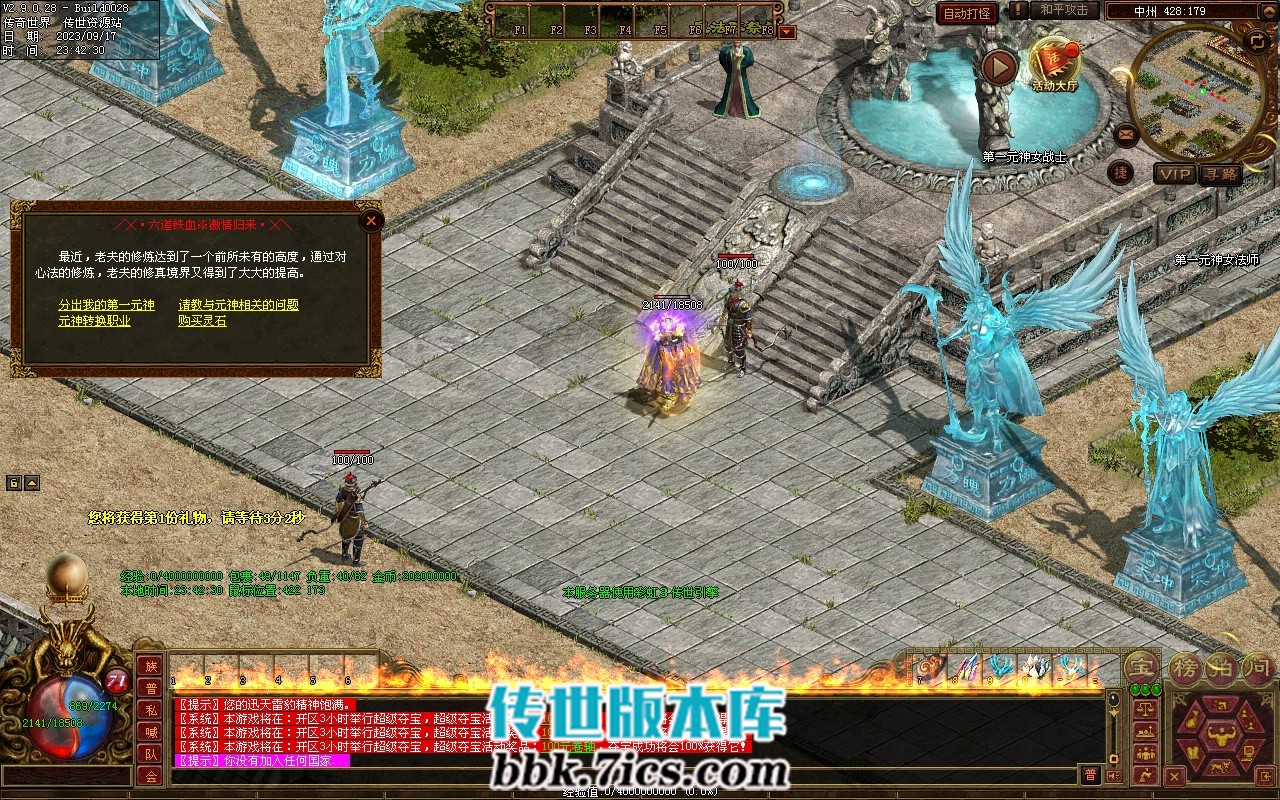1280x800 pixels.
Task: Pick the 元神转换职业 dialogue option
Action: coord(94,321)
